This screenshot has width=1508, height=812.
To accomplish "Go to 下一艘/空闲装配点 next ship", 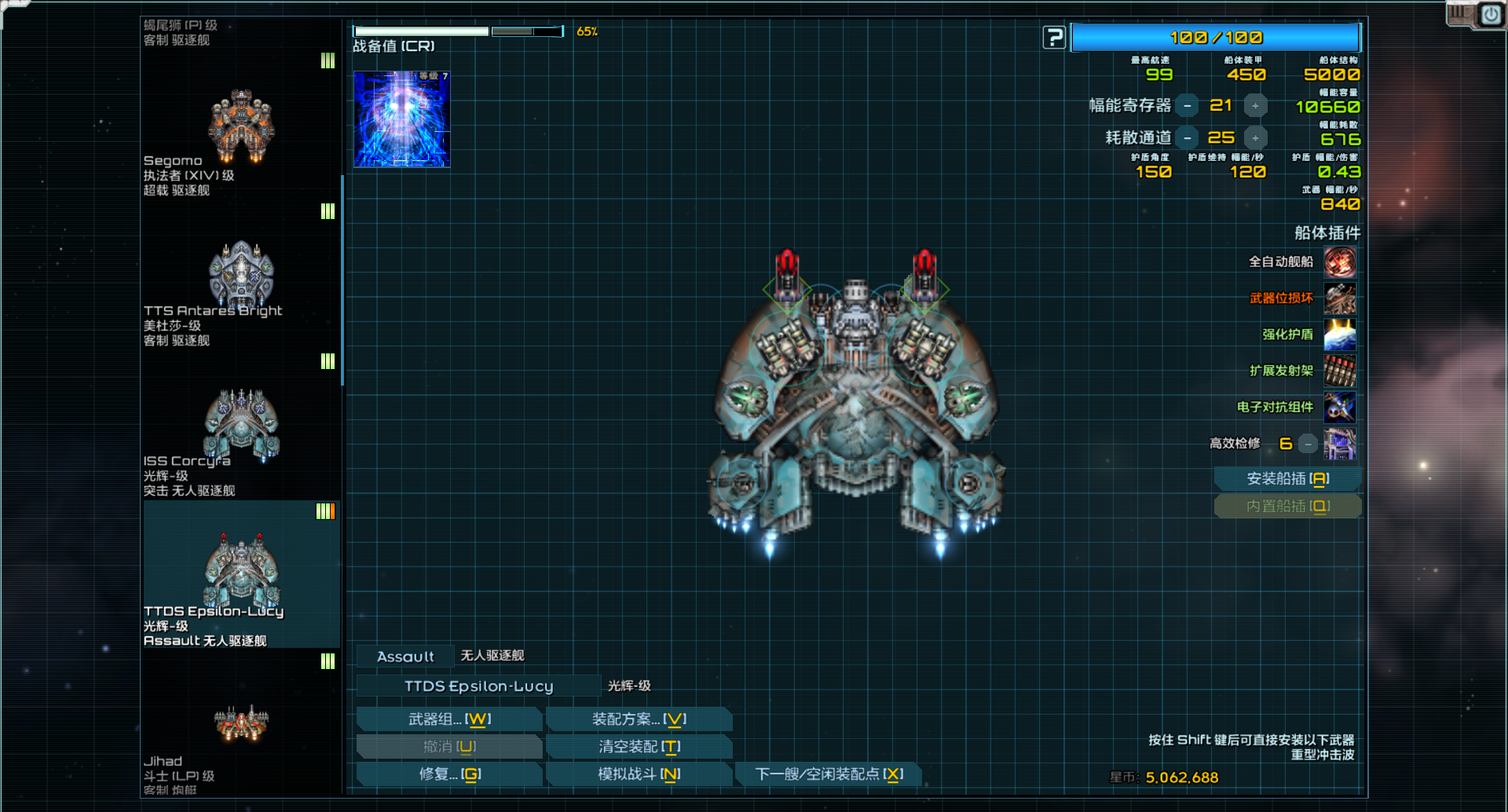I will coord(829,774).
